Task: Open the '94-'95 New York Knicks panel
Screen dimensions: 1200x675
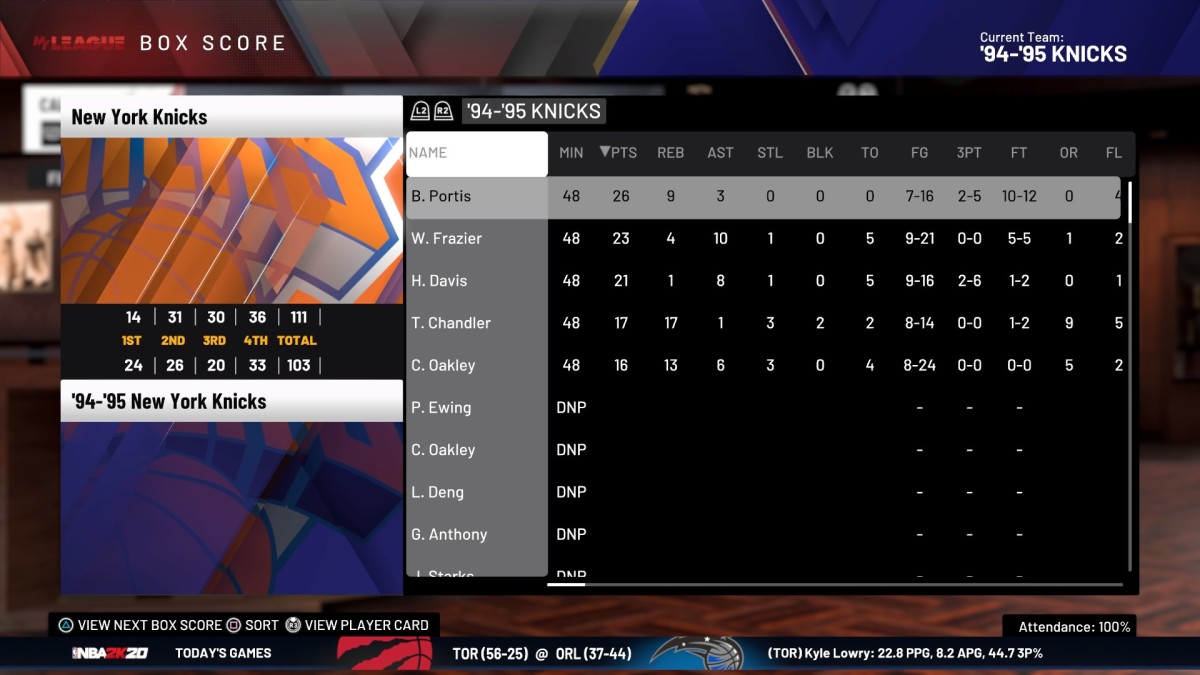Action: click(232, 401)
